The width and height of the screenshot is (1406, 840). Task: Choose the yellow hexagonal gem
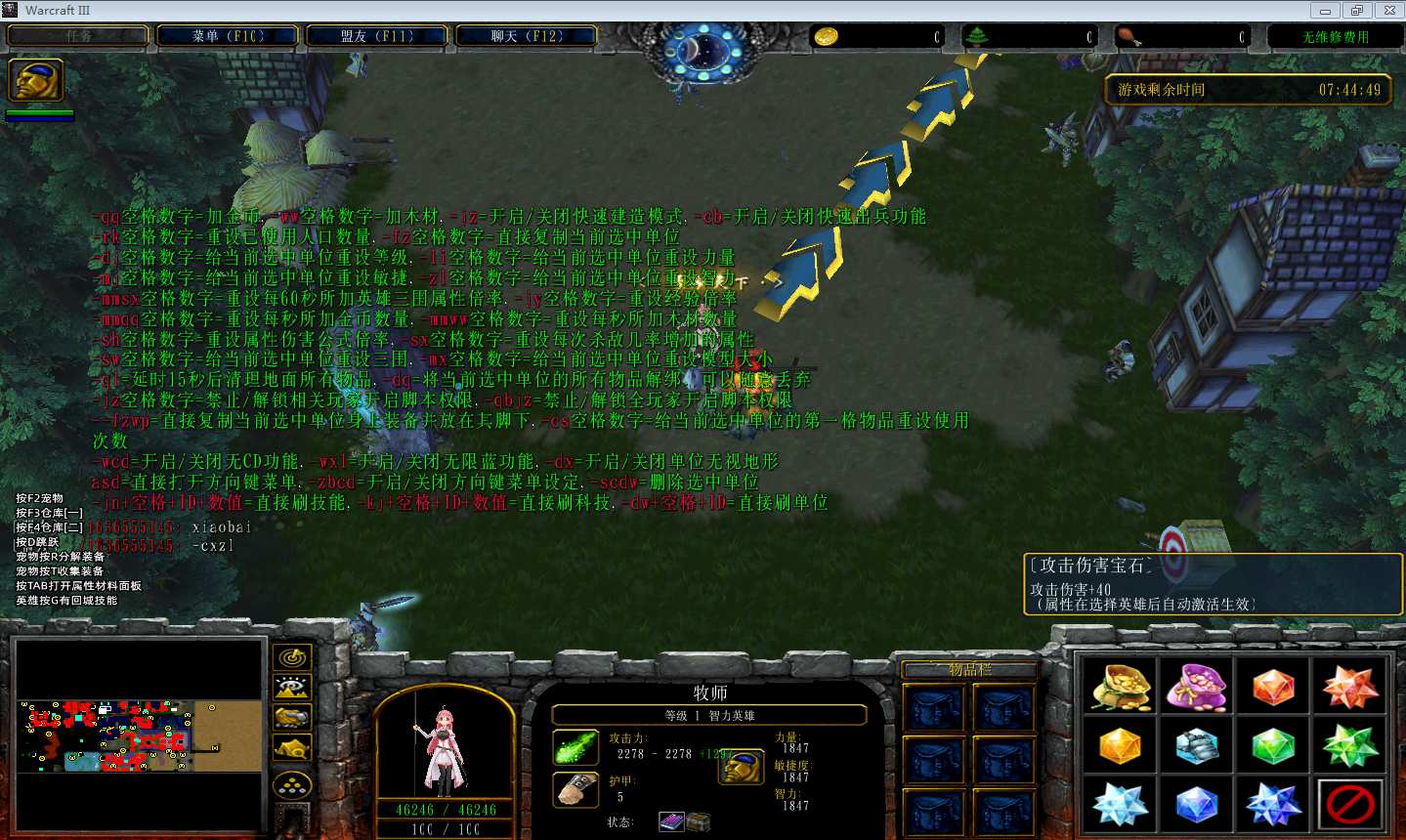[x=1120, y=747]
